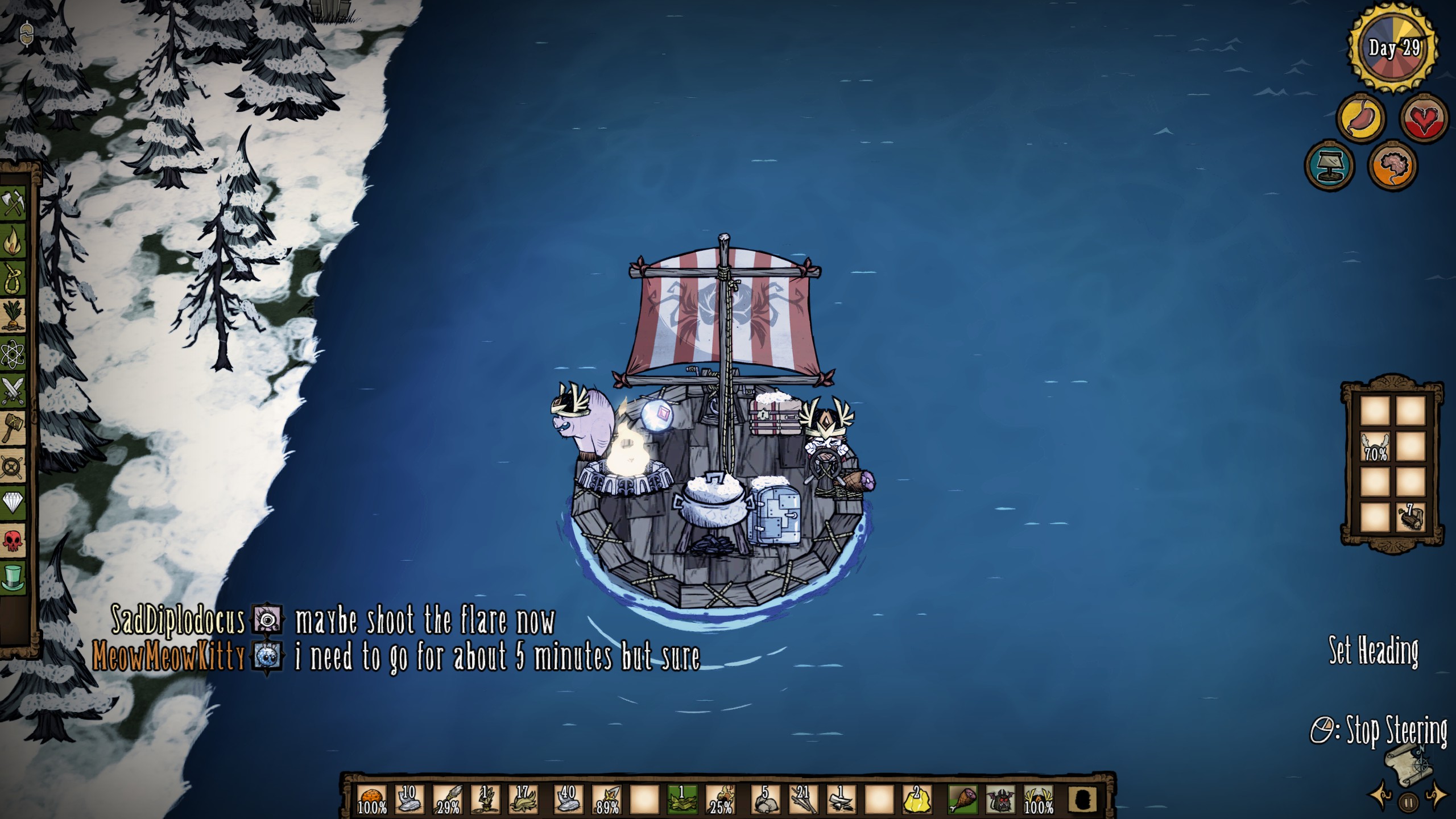The width and height of the screenshot is (1456, 819).
Task: Choose the gold nugget stack slot
Action: pyautogui.click(x=916, y=800)
